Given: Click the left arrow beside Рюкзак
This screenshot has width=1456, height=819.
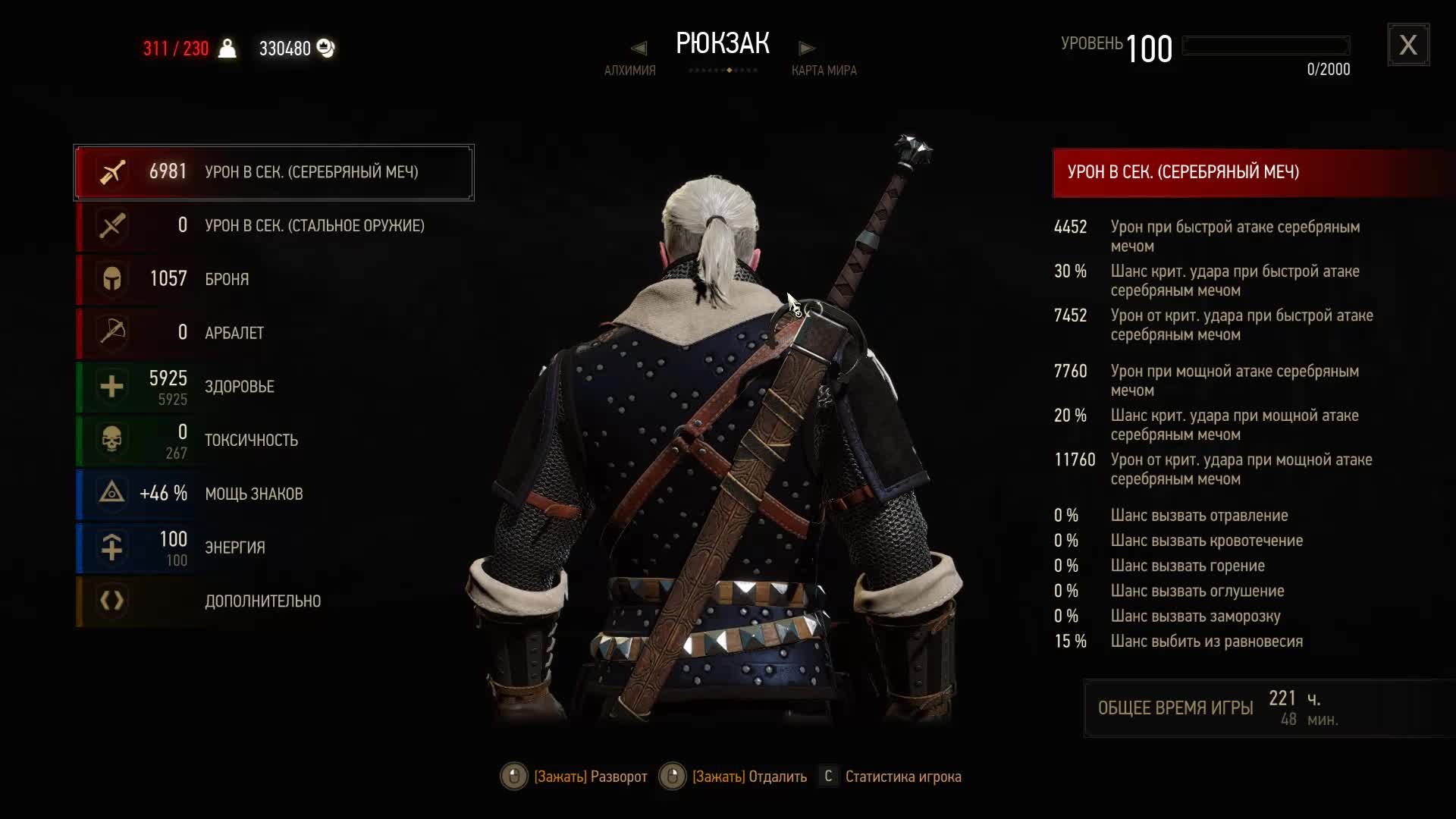Looking at the screenshot, I should pyautogui.click(x=639, y=49).
